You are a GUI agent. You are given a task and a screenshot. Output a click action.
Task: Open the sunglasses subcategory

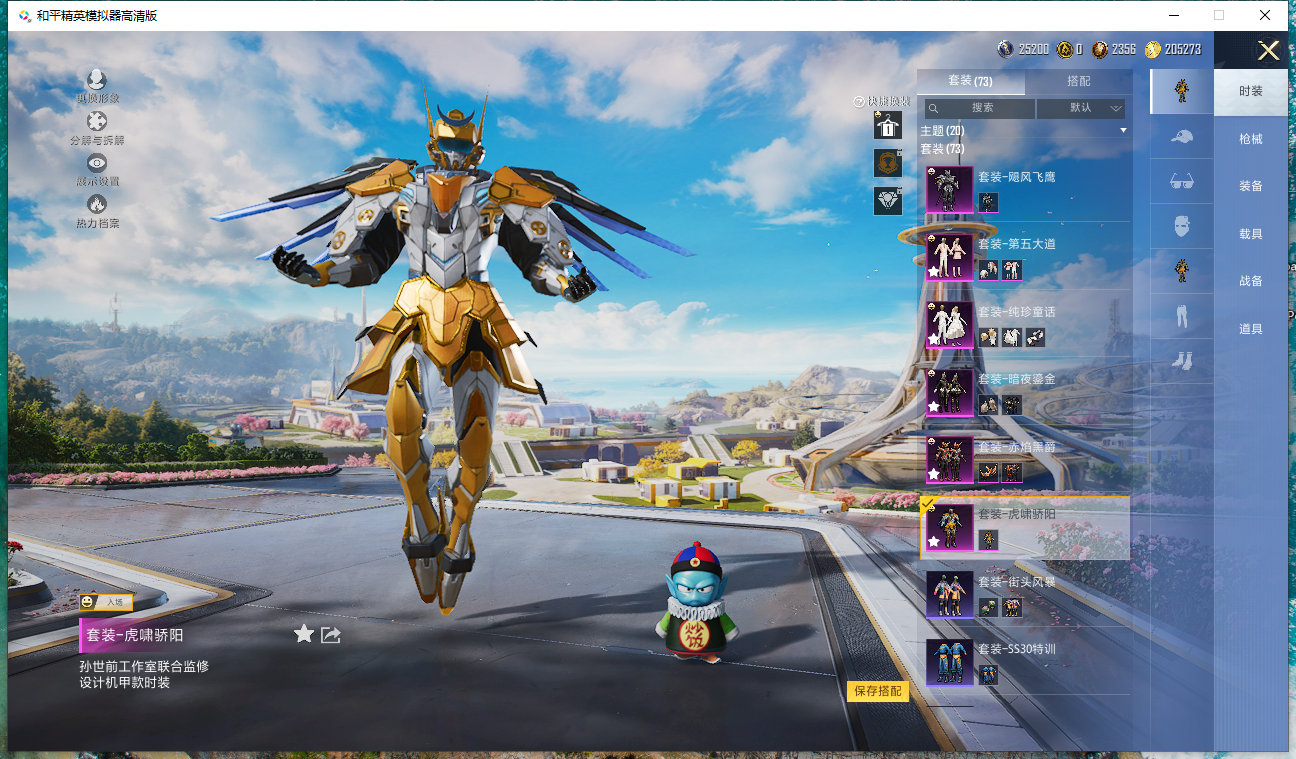(x=1181, y=181)
